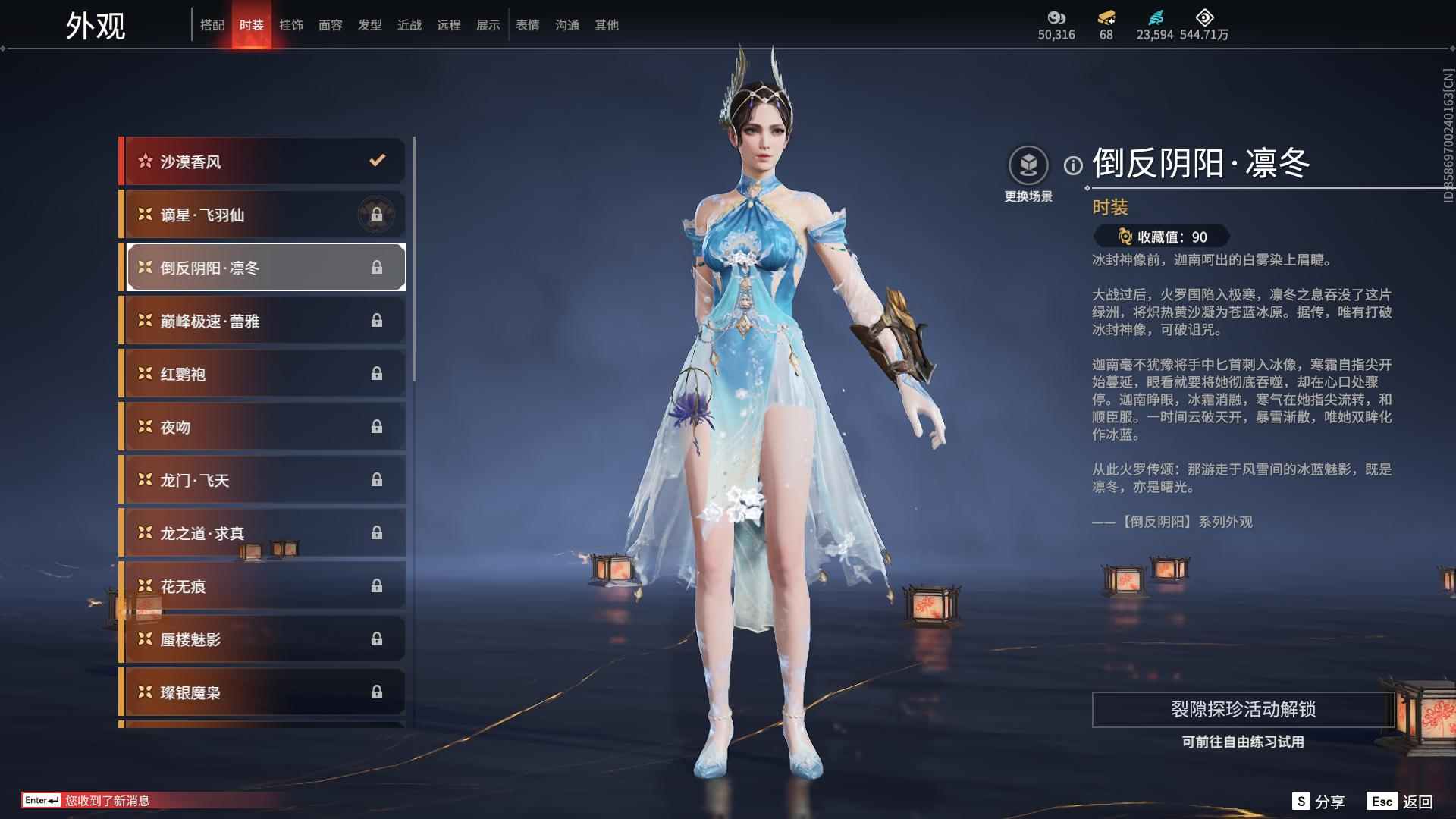The image size is (1456, 819).
Task: Open the 544.71万 diamond currency icon
Action: (x=1205, y=18)
